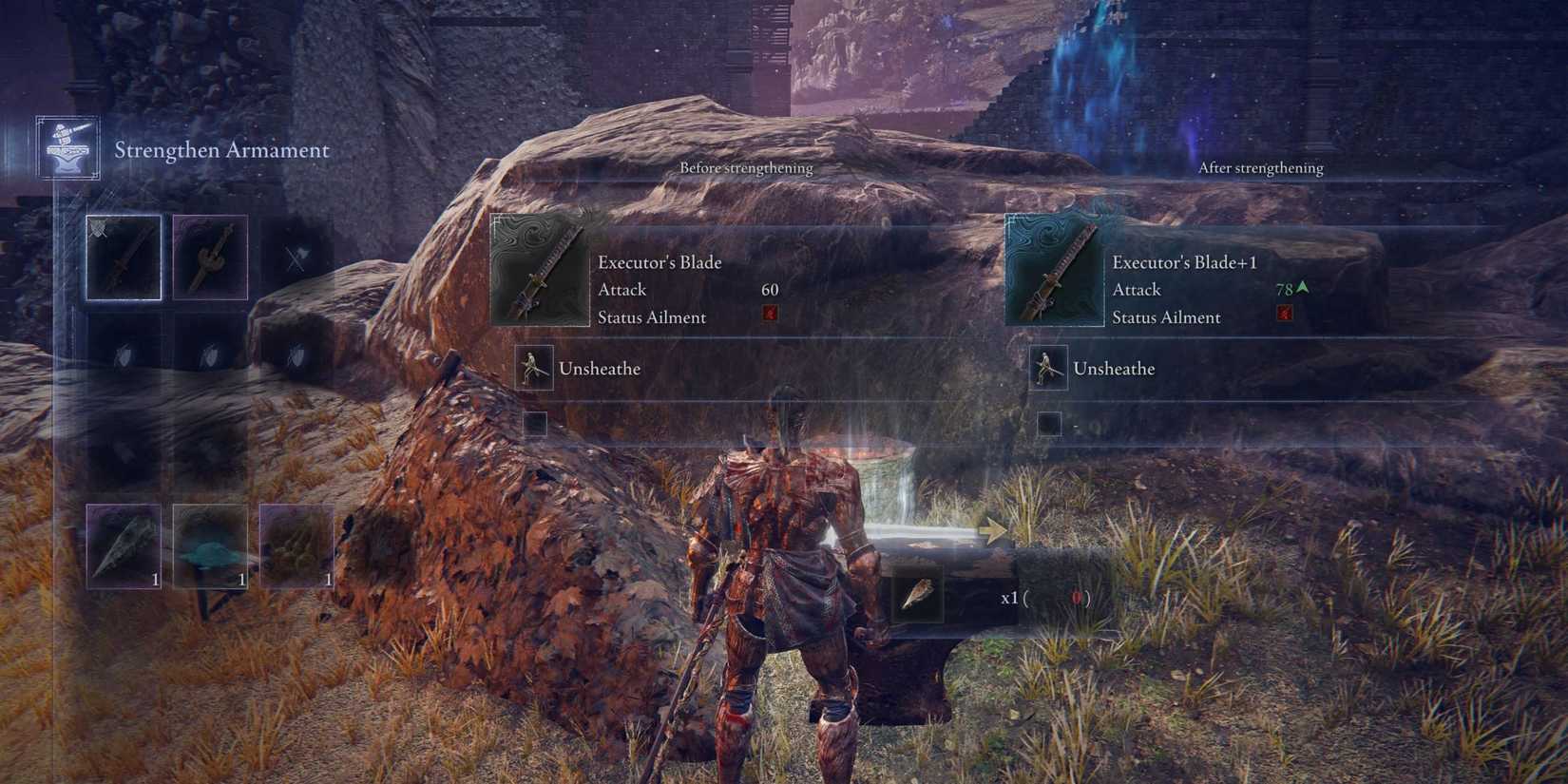
Task: Click the Attack value 60 stat readout
Action: click(x=770, y=289)
